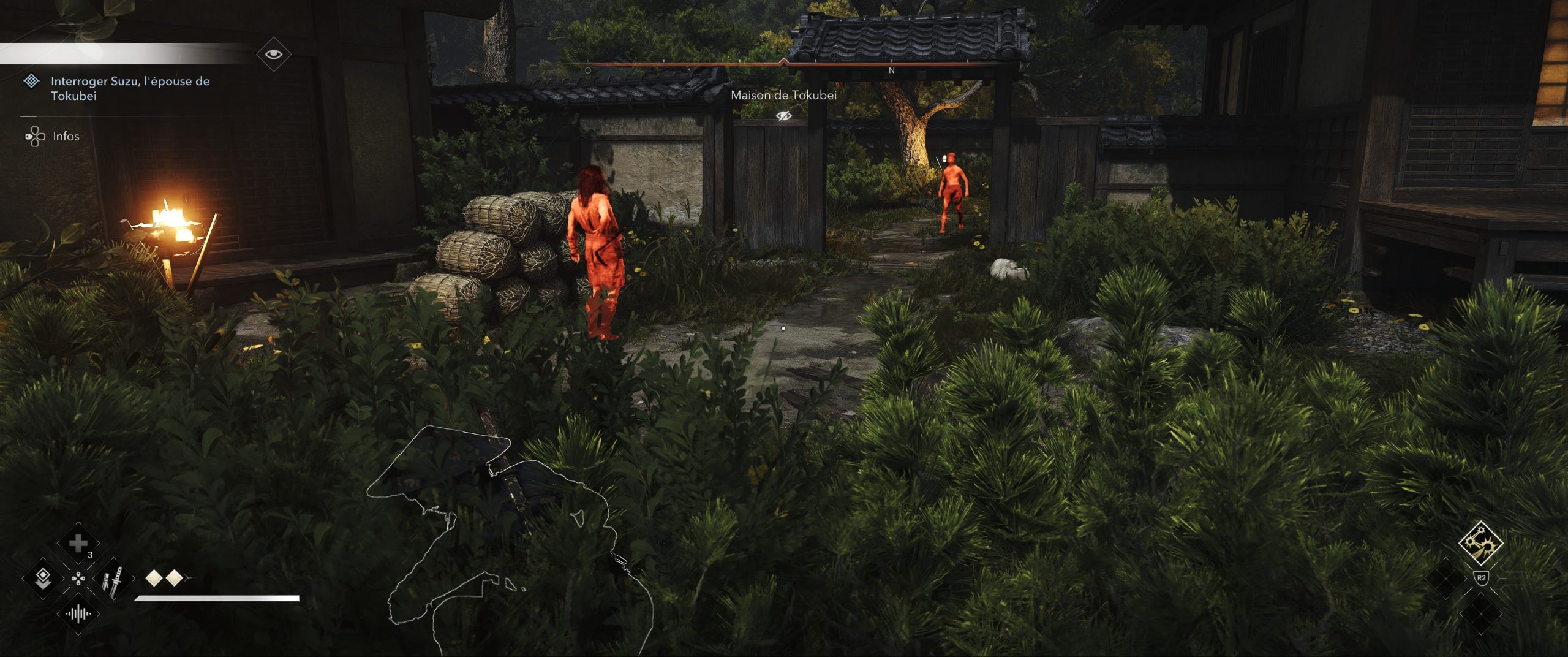Open the Infos entry
Viewport: 1568px width, 657px height.
coord(66,136)
